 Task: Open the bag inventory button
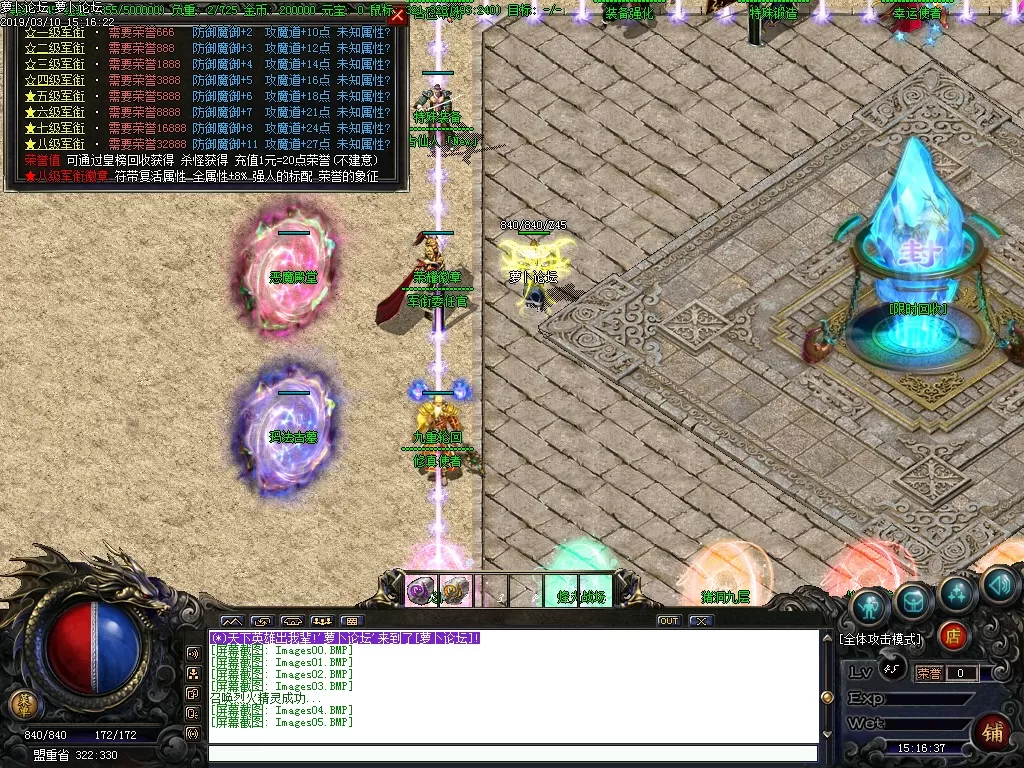[913, 599]
